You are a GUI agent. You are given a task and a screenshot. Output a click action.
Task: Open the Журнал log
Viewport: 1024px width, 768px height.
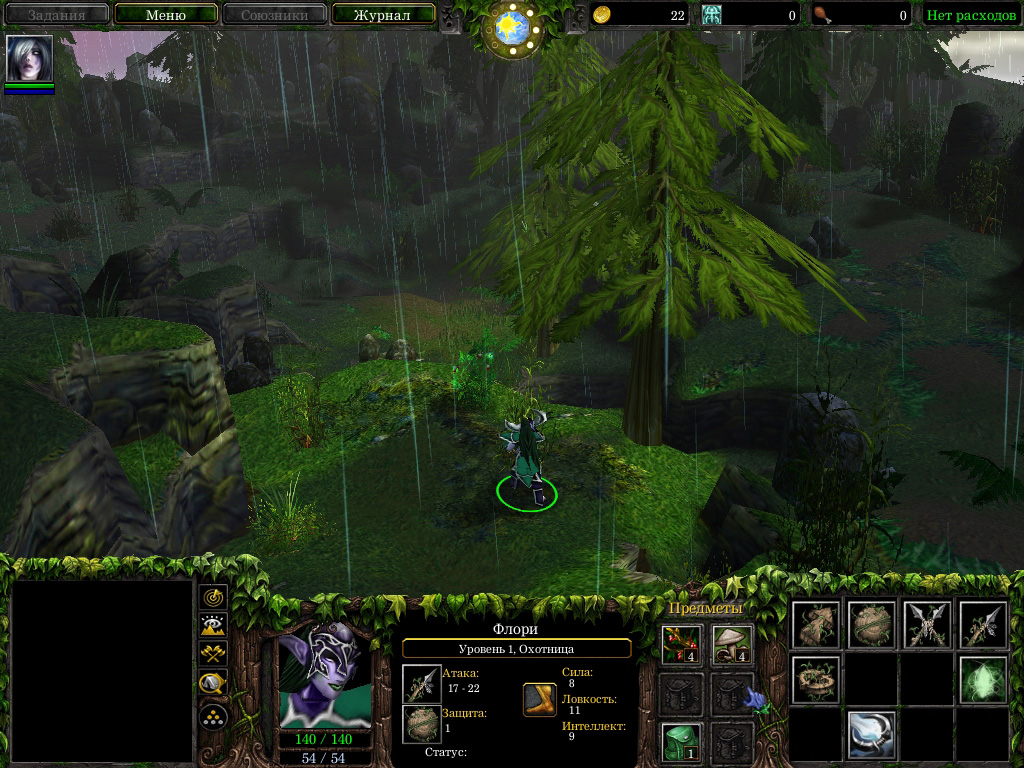pos(383,15)
